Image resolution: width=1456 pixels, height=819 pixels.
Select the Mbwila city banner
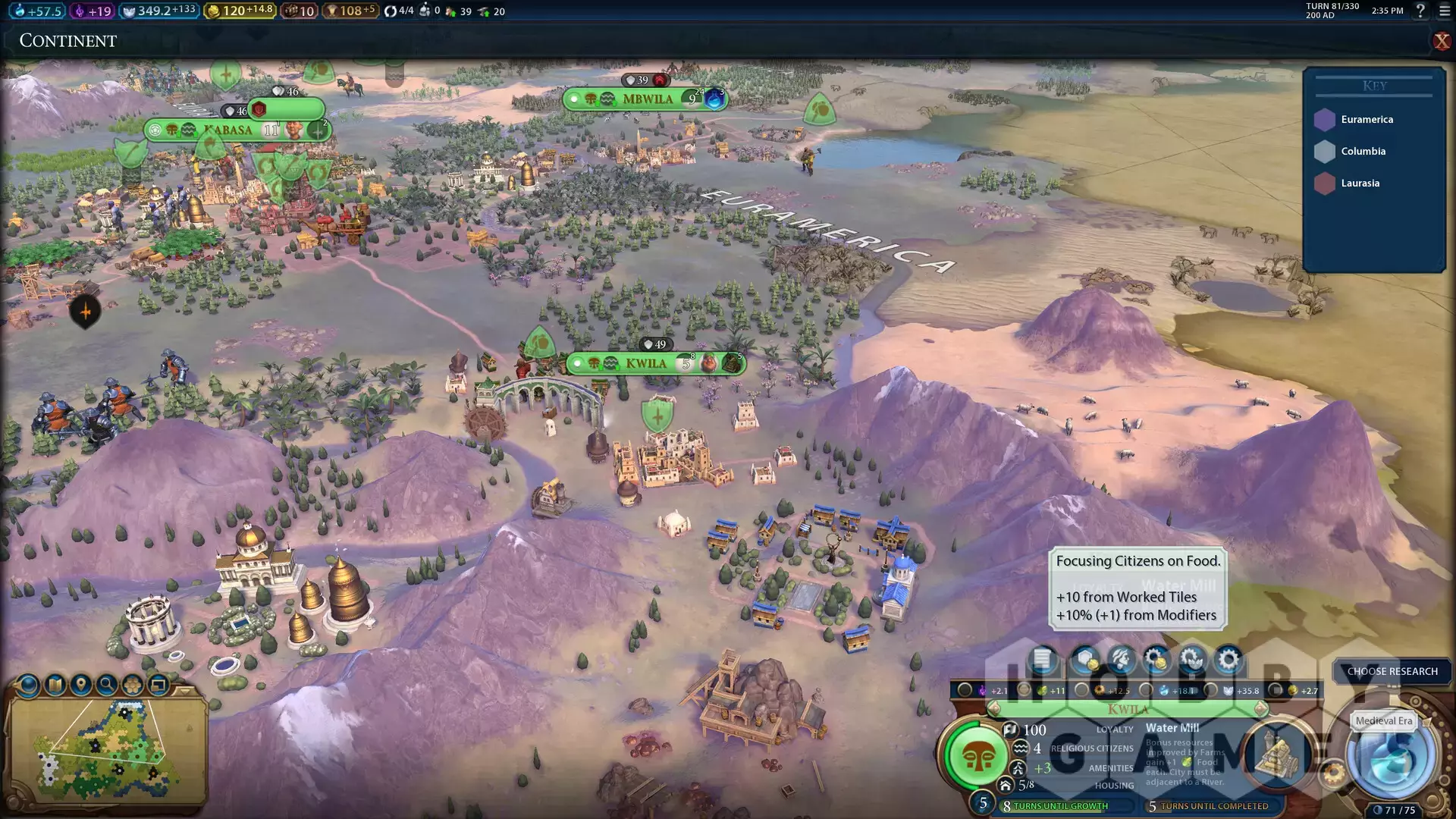[647, 99]
